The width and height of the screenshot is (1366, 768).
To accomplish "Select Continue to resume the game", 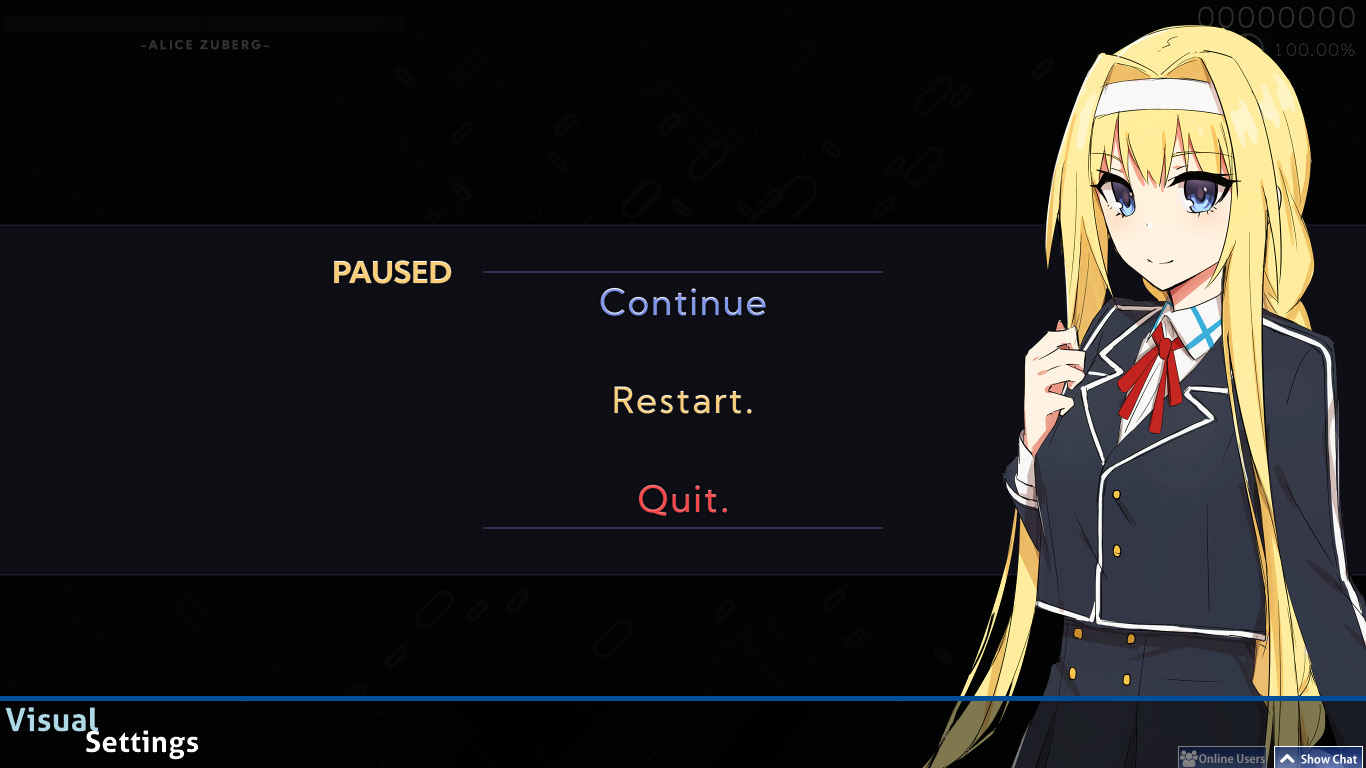I will click(683, 302).
